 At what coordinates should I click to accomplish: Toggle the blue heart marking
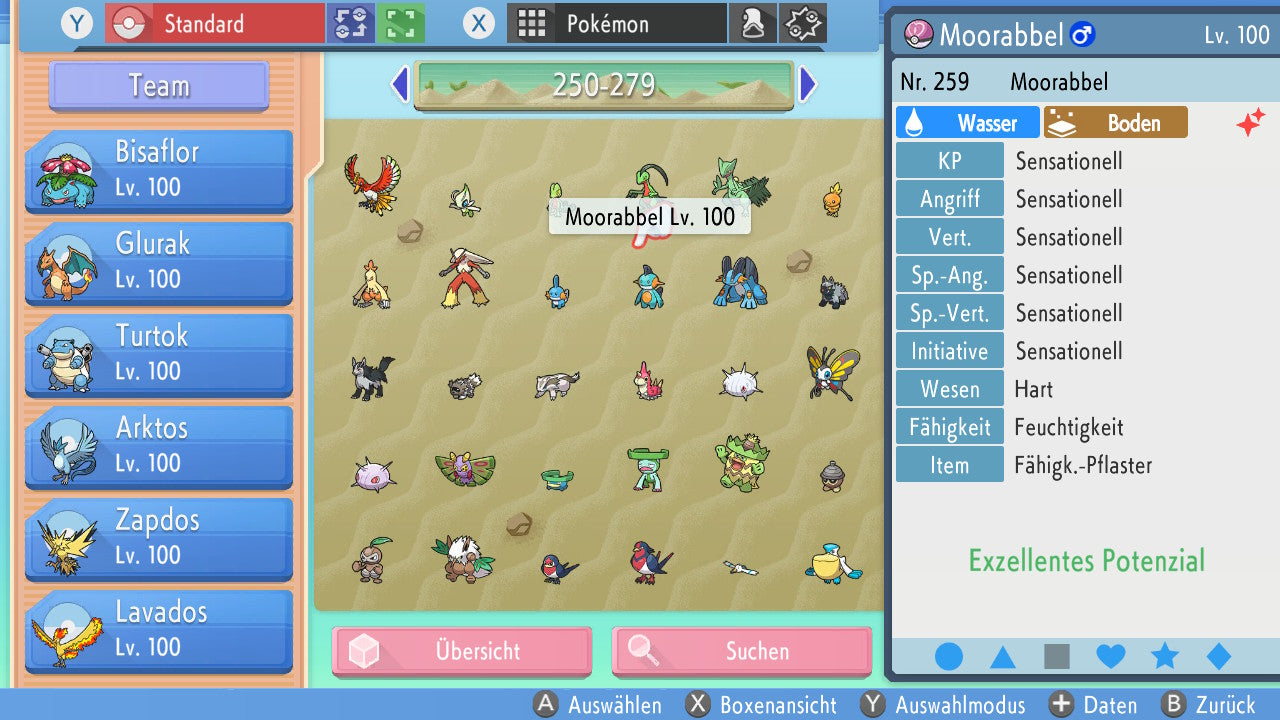[1111, 656]
